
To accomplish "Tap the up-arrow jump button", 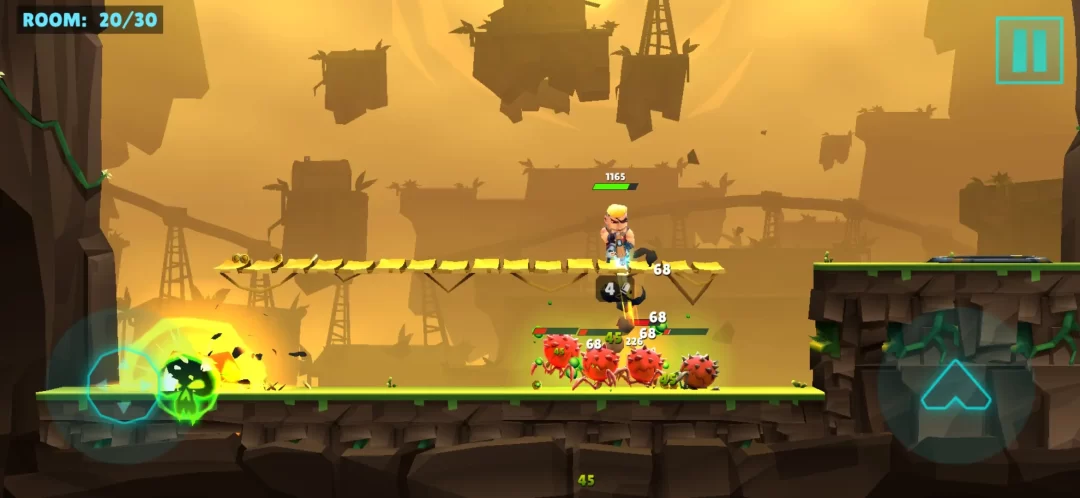I will [955, 386].
